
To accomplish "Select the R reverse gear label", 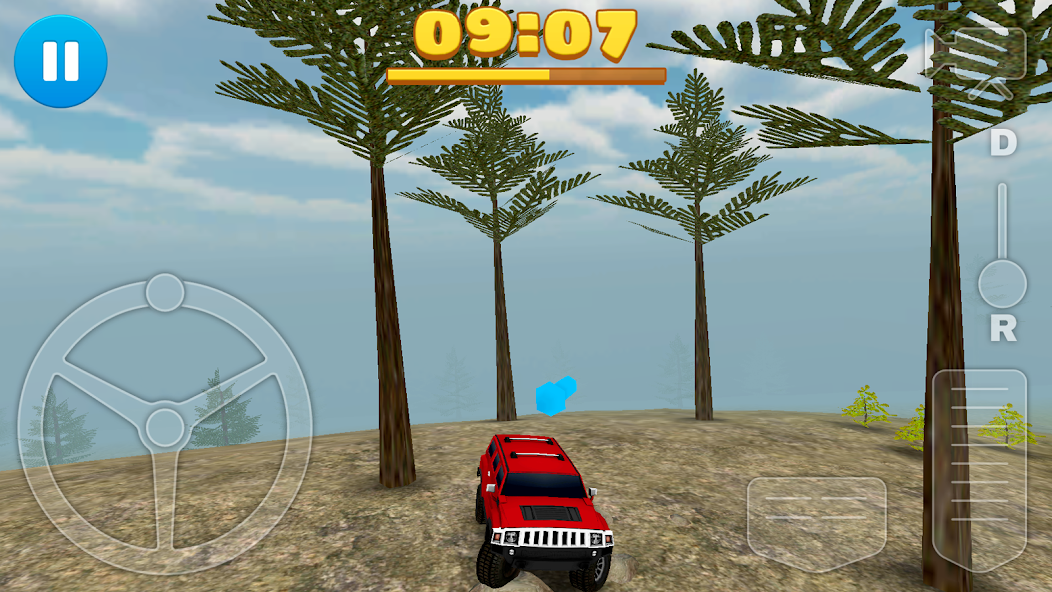I will point(1002,329).
